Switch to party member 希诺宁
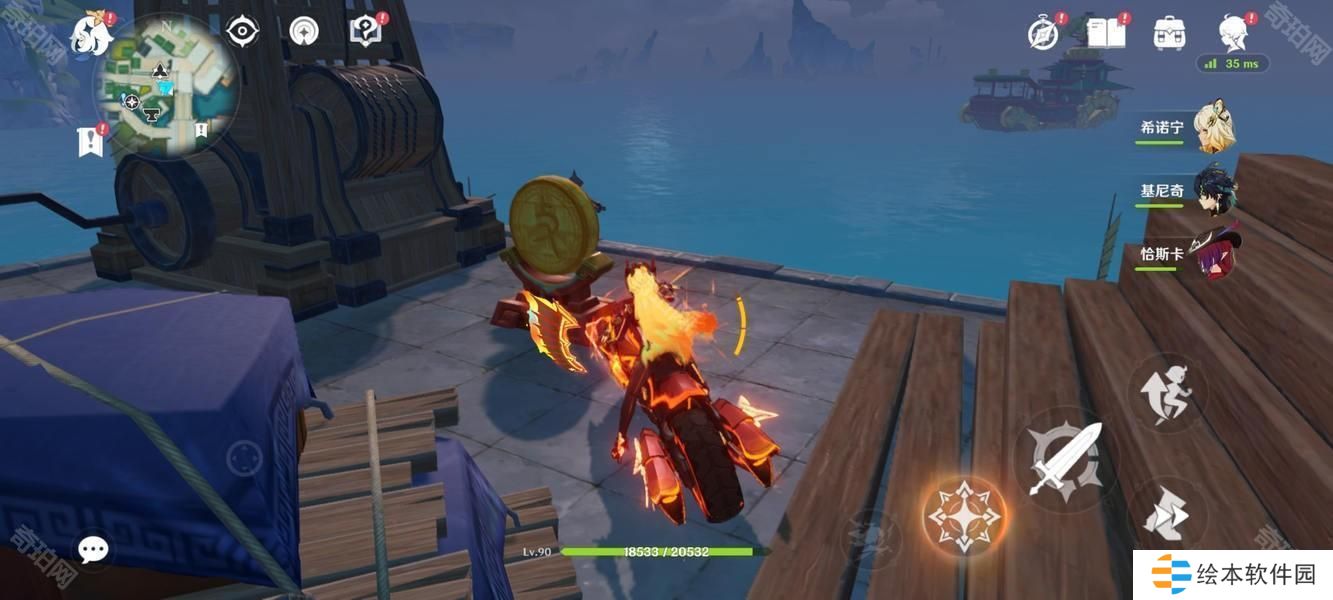Screen dimensions: 1333x600 [x=1213, y=128]
